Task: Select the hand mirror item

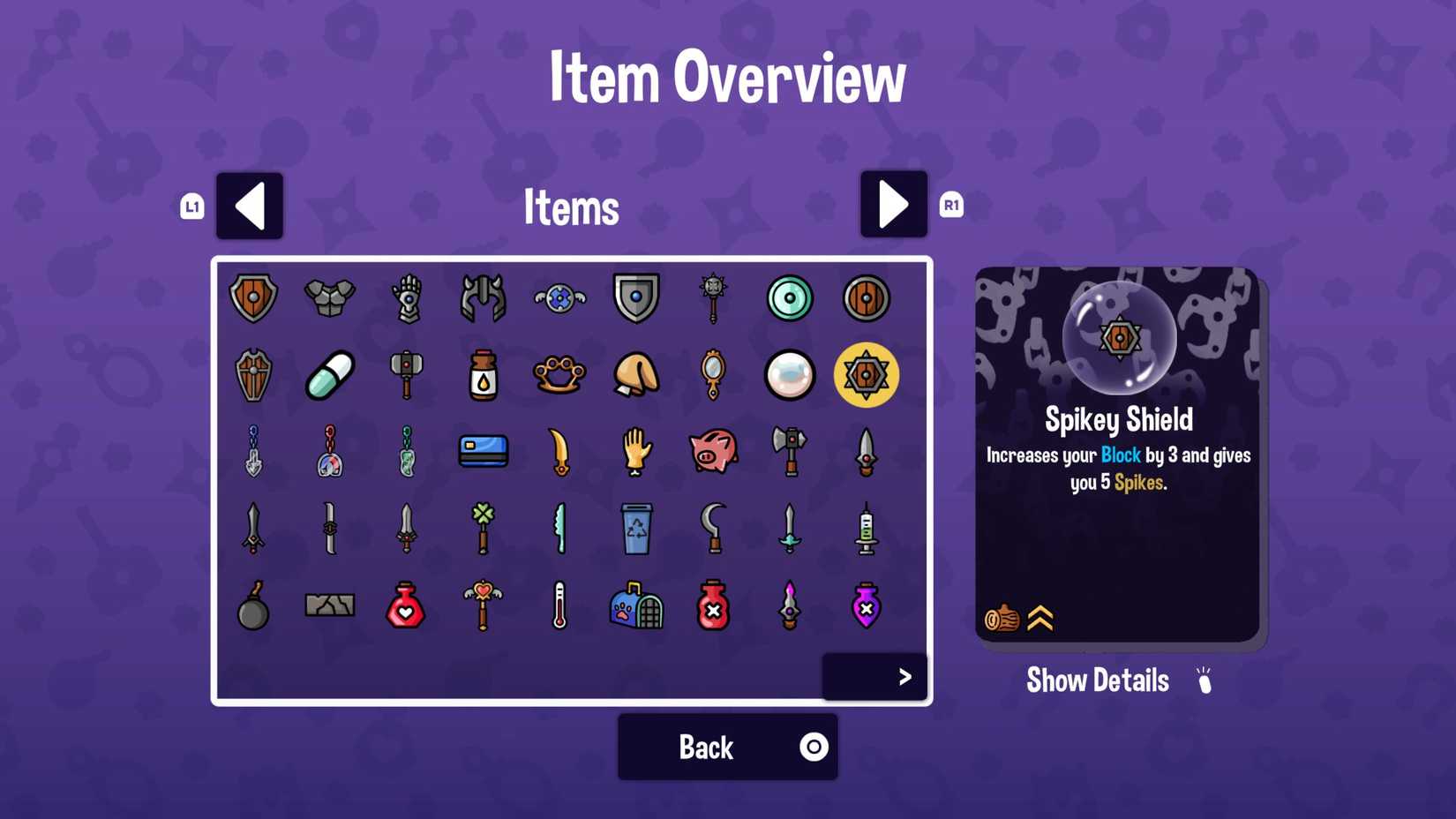Action: 713,374
